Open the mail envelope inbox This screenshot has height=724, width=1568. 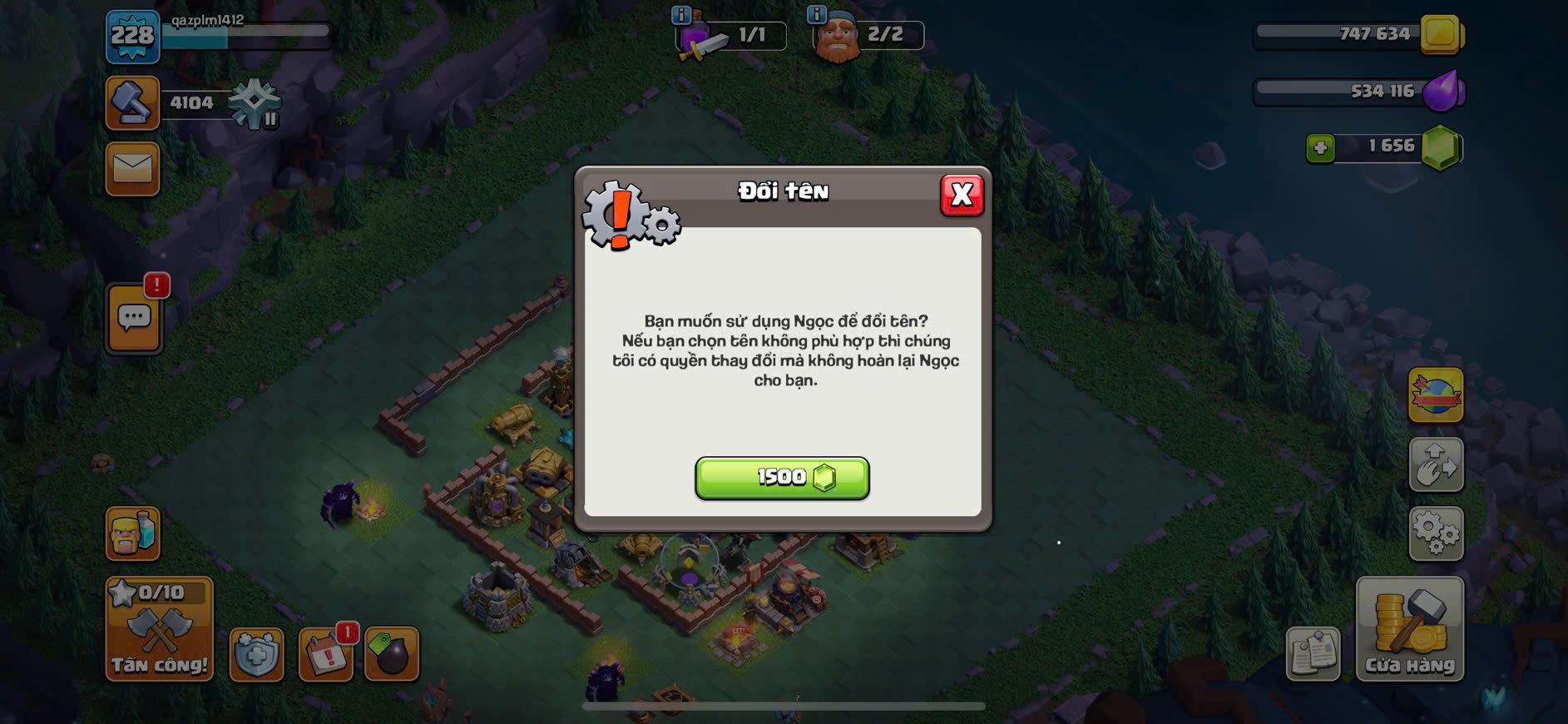click(x=132, y=169)
